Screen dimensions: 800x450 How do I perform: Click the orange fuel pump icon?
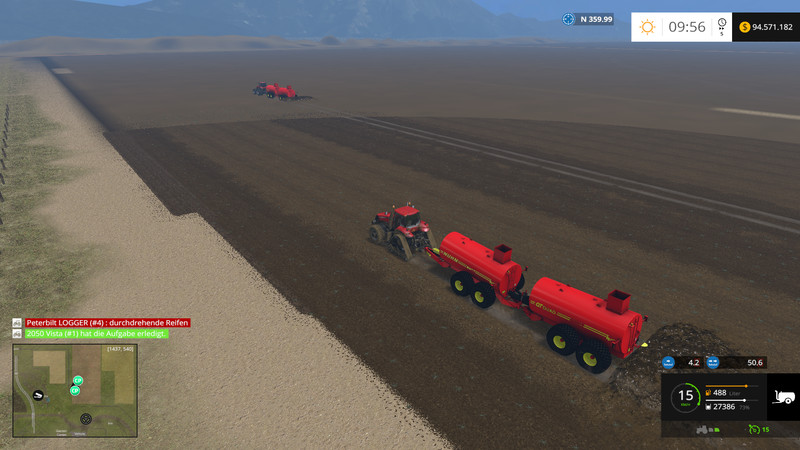point(709,393)
